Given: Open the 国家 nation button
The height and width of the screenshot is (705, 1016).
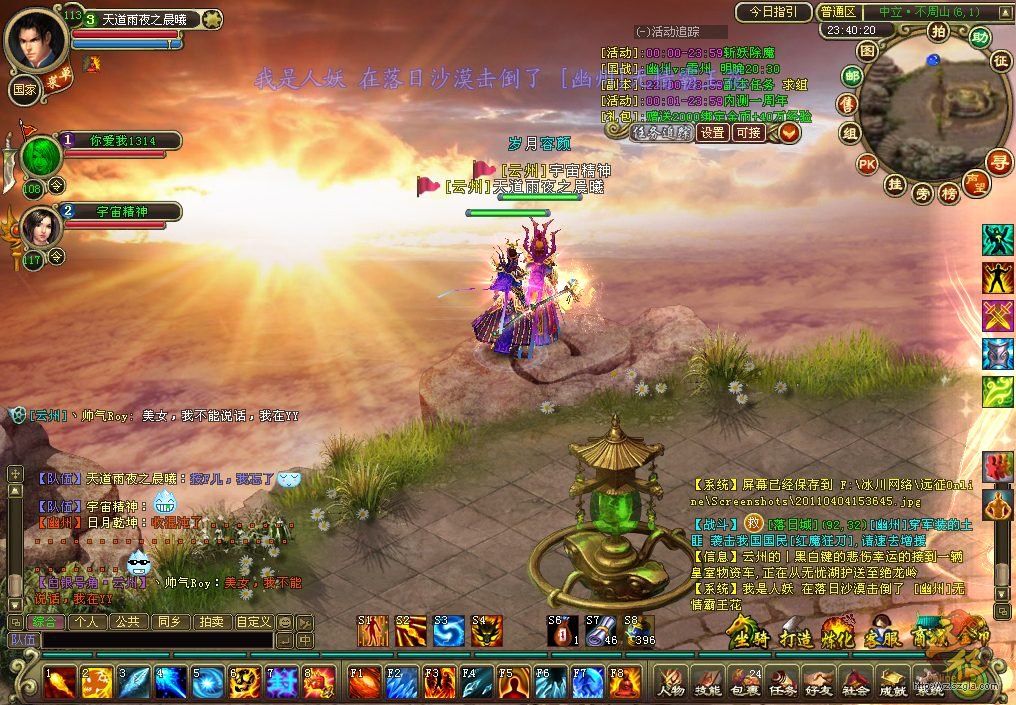Looking at the screenshot, I should [24, 86].
